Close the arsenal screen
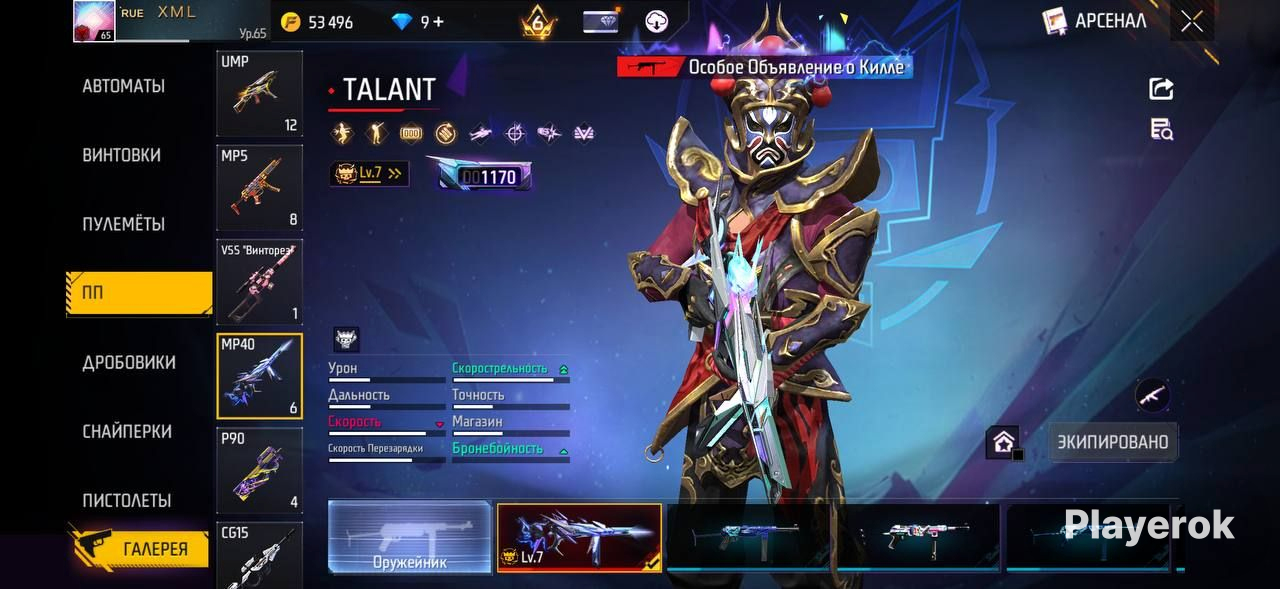The width and height of the screenshot is (1280, 589). tap(1191, 21)
